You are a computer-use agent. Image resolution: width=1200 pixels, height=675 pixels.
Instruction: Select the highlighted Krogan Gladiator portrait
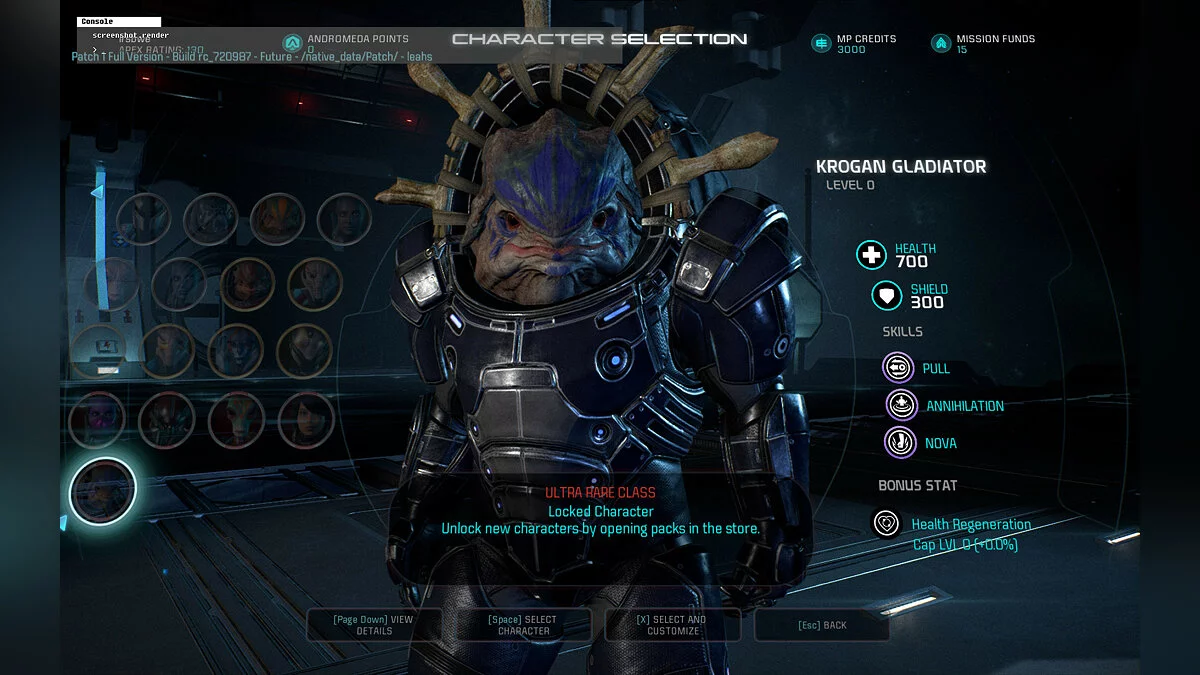pyautogui.click(x=102, y=491)
